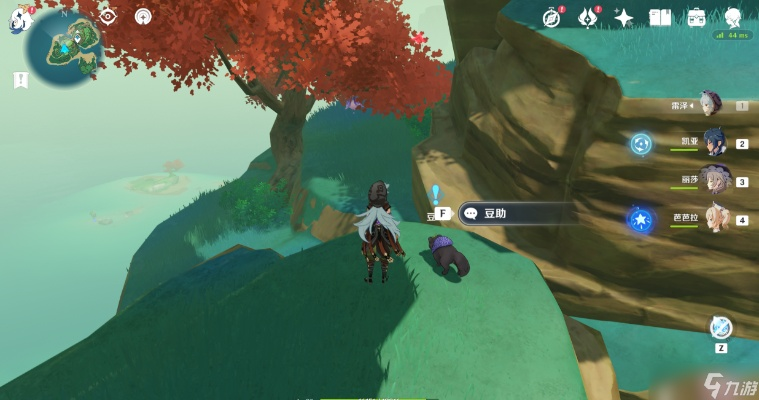This screenshot has width=759, height=400.
Task: Click the blue orb icon beside 凯亚
Action: point(641,144)
